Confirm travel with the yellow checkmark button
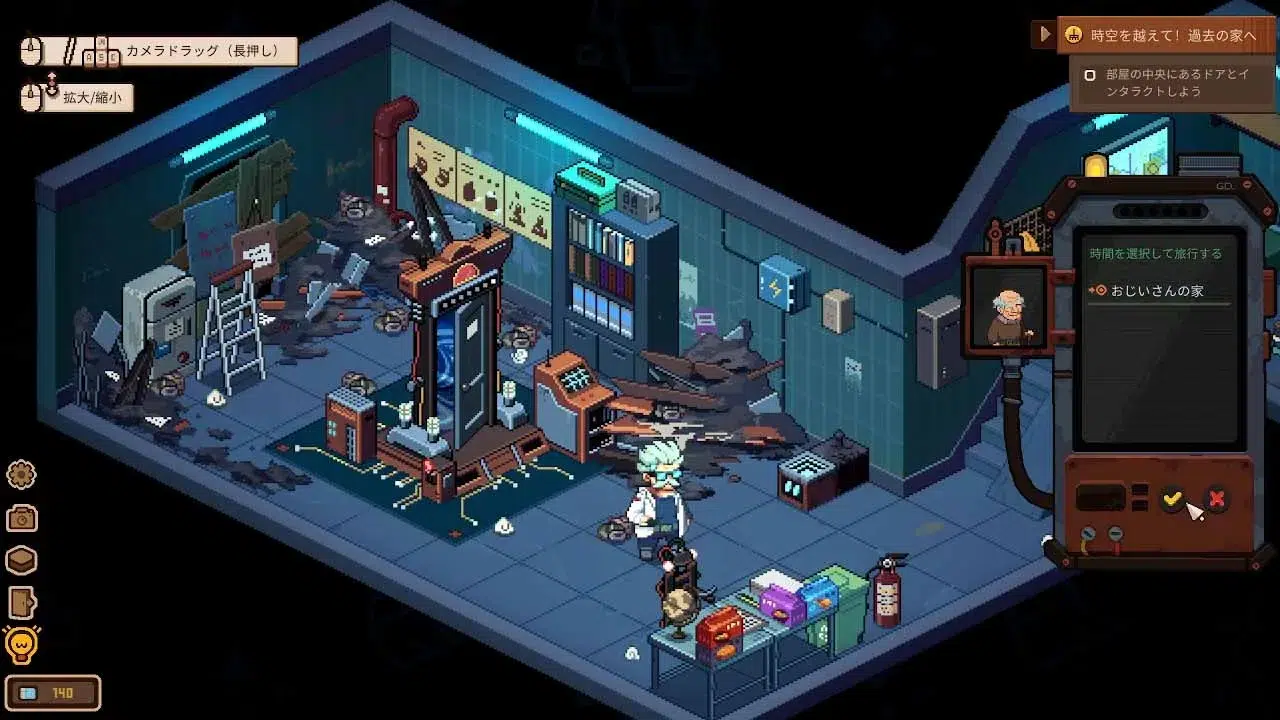 pos(1173,498)
